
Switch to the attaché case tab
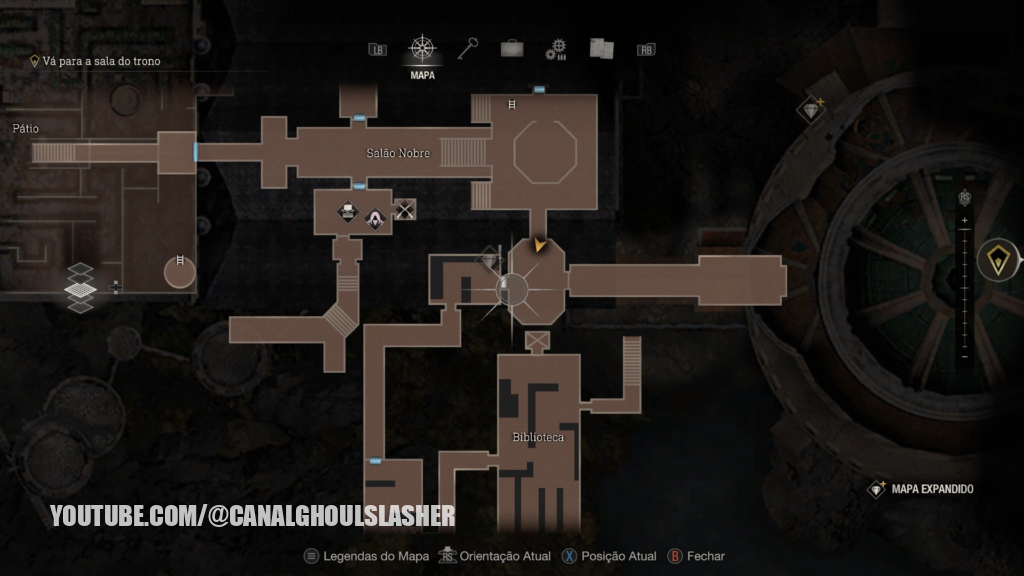512,49
